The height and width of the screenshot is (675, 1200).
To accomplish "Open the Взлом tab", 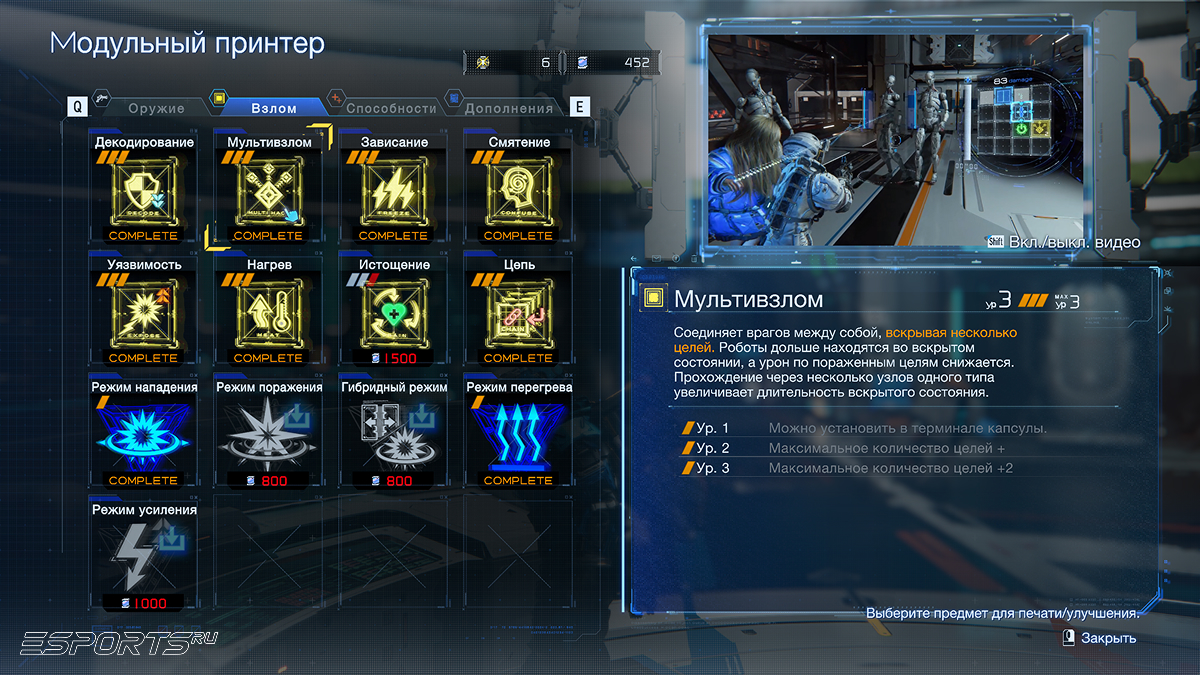I will [x=272, y=108].
